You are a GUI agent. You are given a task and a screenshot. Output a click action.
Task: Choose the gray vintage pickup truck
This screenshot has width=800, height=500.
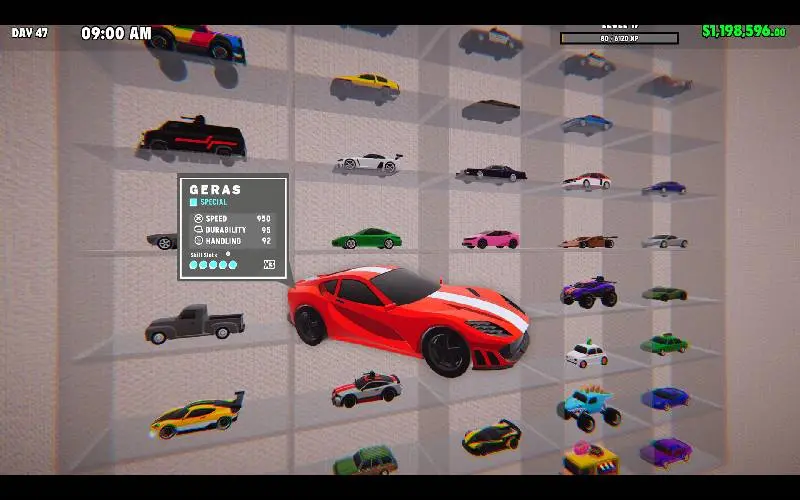click(194, 324)
